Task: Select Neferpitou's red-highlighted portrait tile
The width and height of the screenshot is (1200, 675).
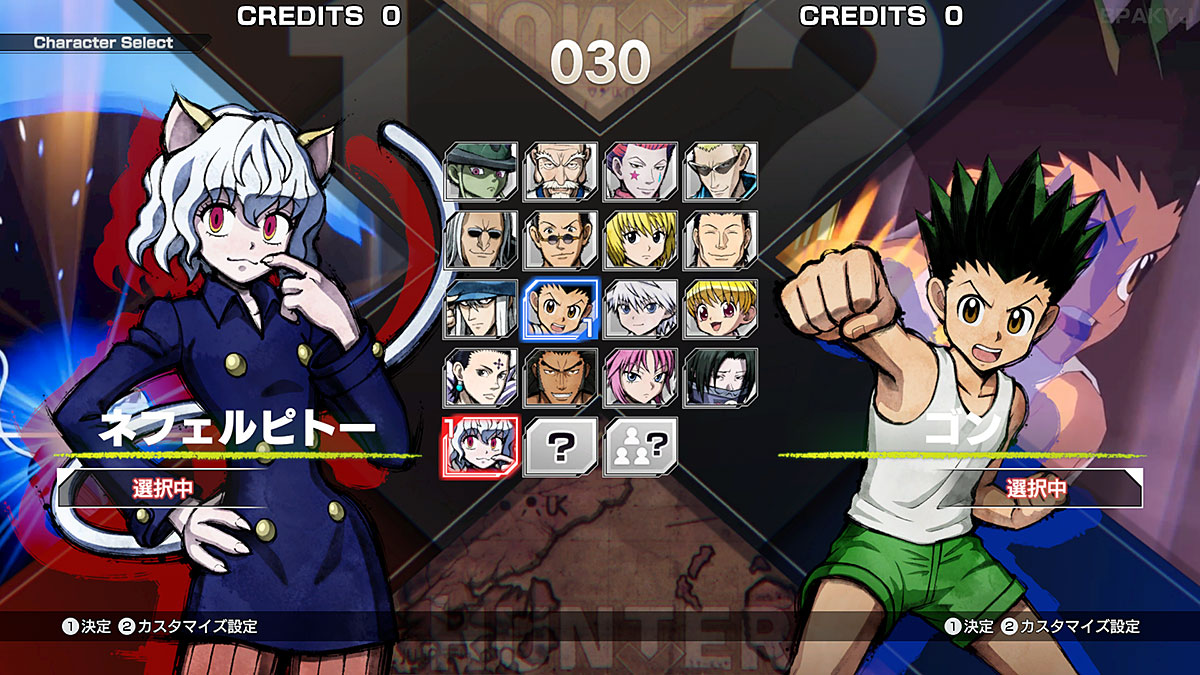Action: [481, 446]
